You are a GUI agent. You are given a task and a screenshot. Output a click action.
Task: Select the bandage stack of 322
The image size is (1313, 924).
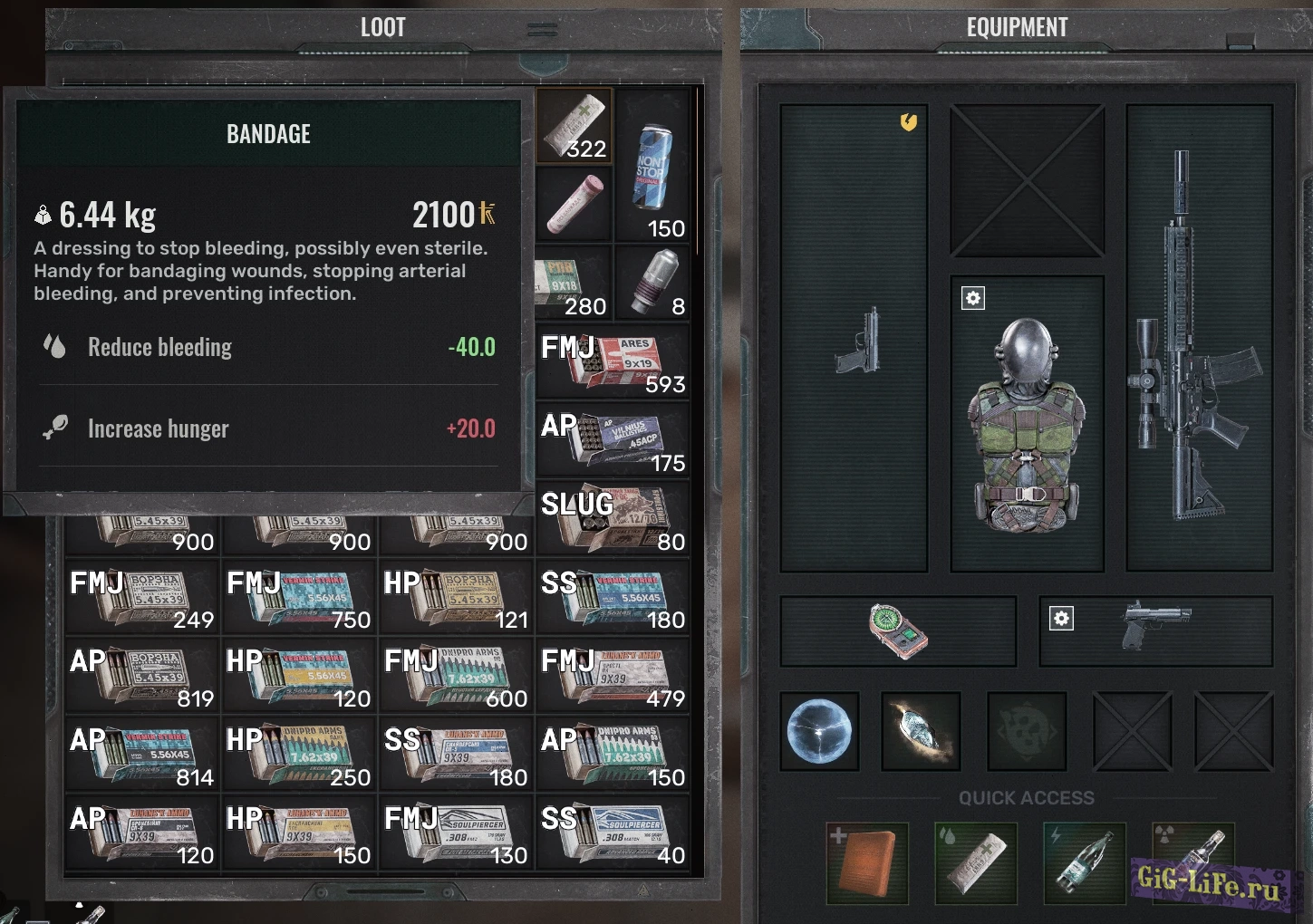574,126
